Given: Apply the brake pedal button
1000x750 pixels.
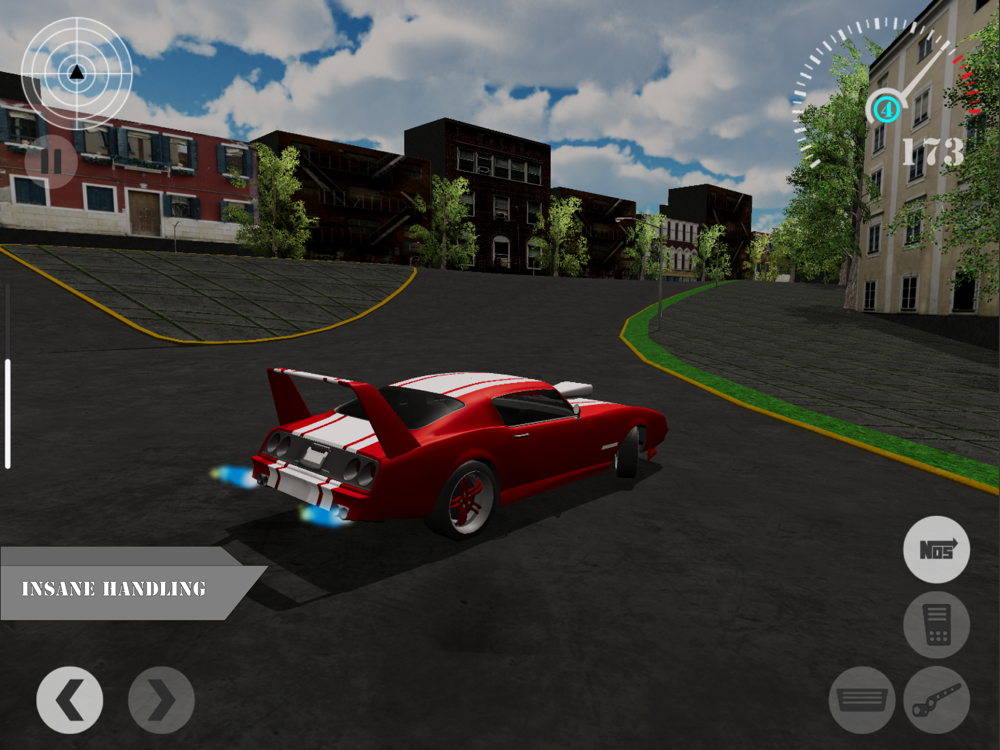Looking at the screenshot, I should pos(862,700).
